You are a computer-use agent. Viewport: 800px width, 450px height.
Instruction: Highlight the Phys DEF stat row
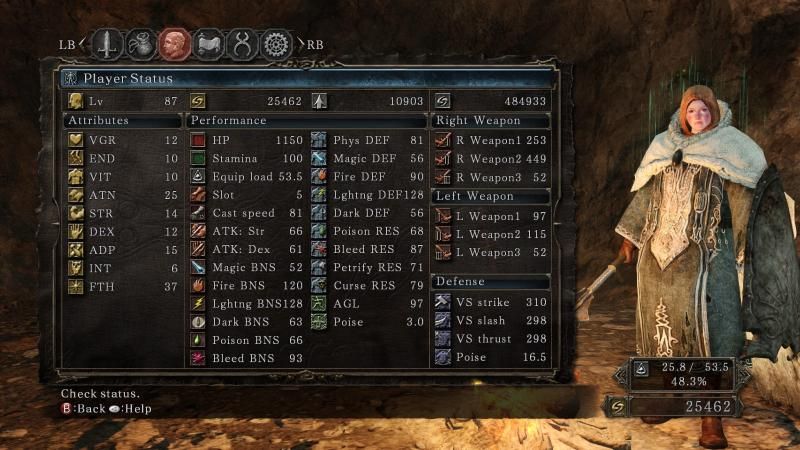click(368, 140)
